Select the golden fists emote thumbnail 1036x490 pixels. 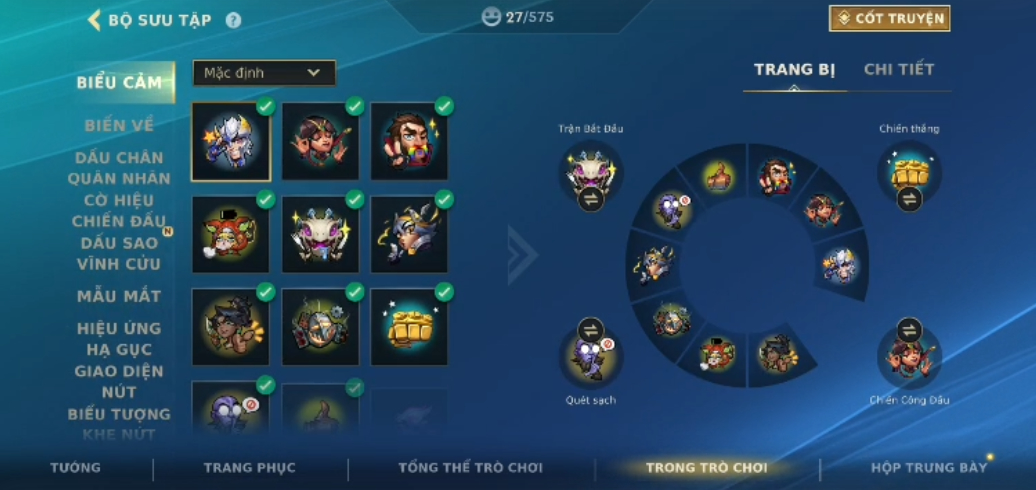[409, 325]
